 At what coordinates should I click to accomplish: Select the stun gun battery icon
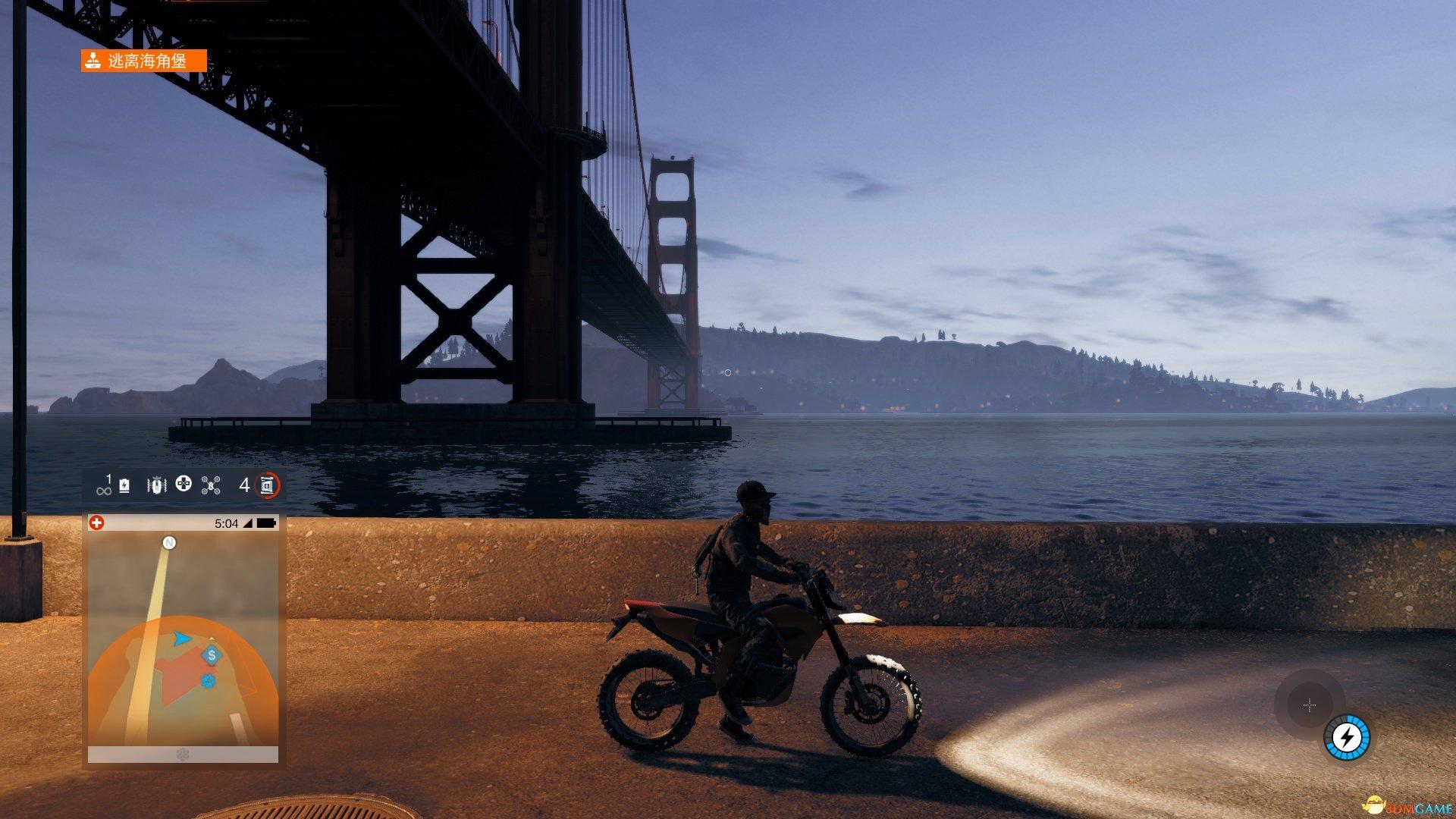tap(124, 485)
